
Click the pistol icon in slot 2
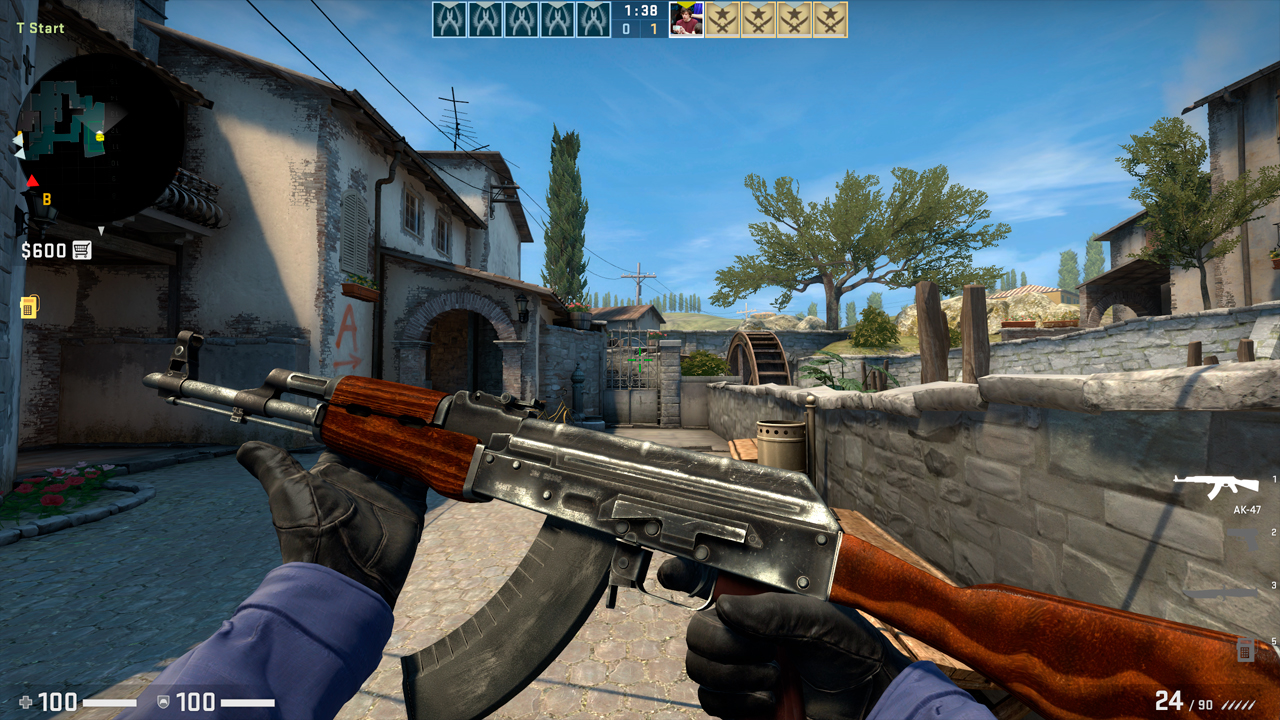tap(1242, 538)
